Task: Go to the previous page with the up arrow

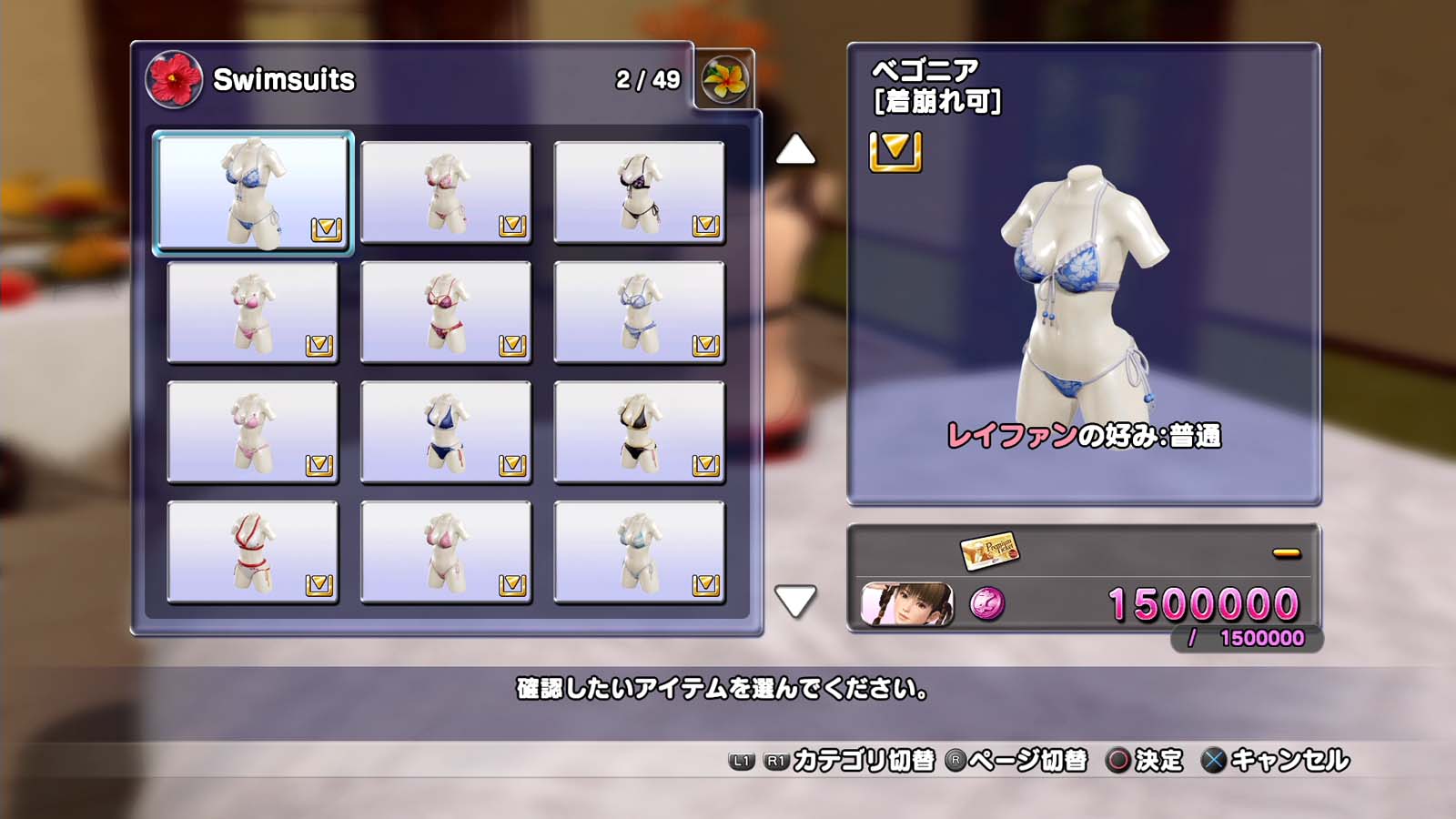Action: point(795,150)
